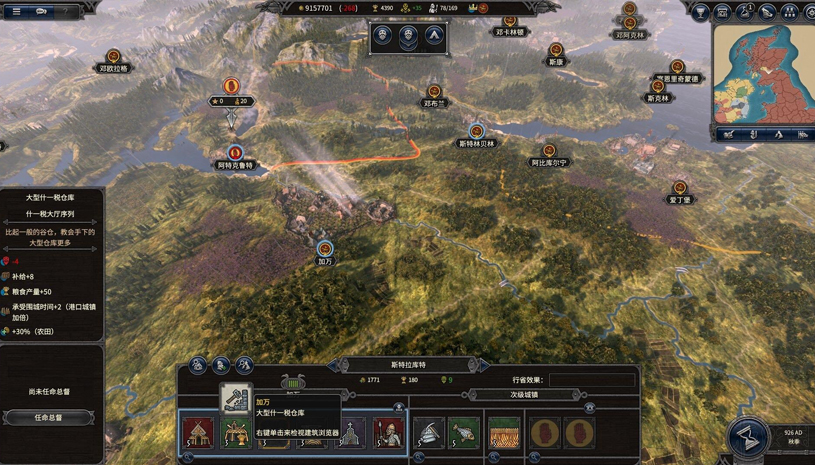Click the 任命总督 appoint governor button

pos(48,417)
